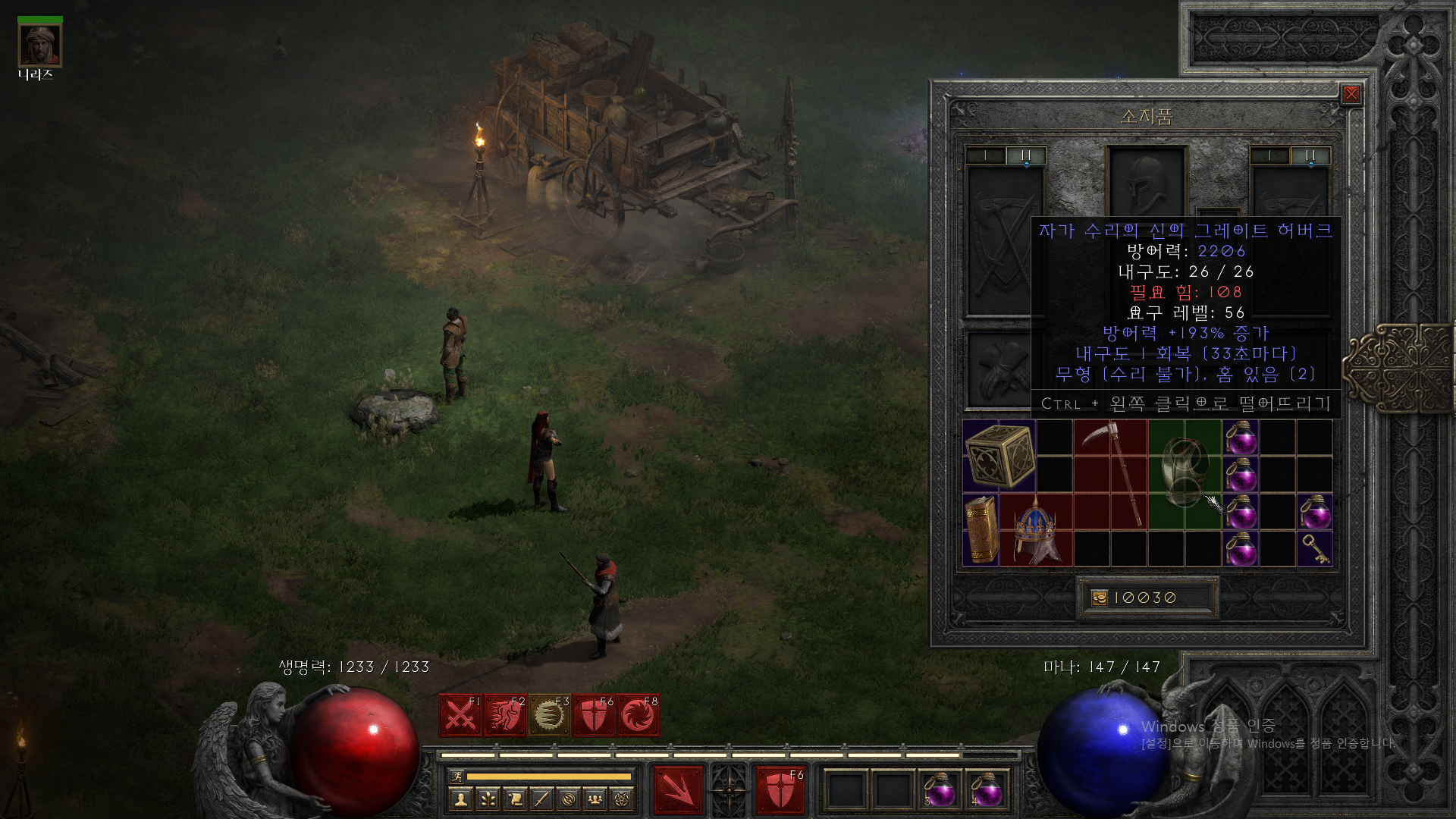Select the golden tome book
This screenshot has width=1456, height=819.
point(981,530)
